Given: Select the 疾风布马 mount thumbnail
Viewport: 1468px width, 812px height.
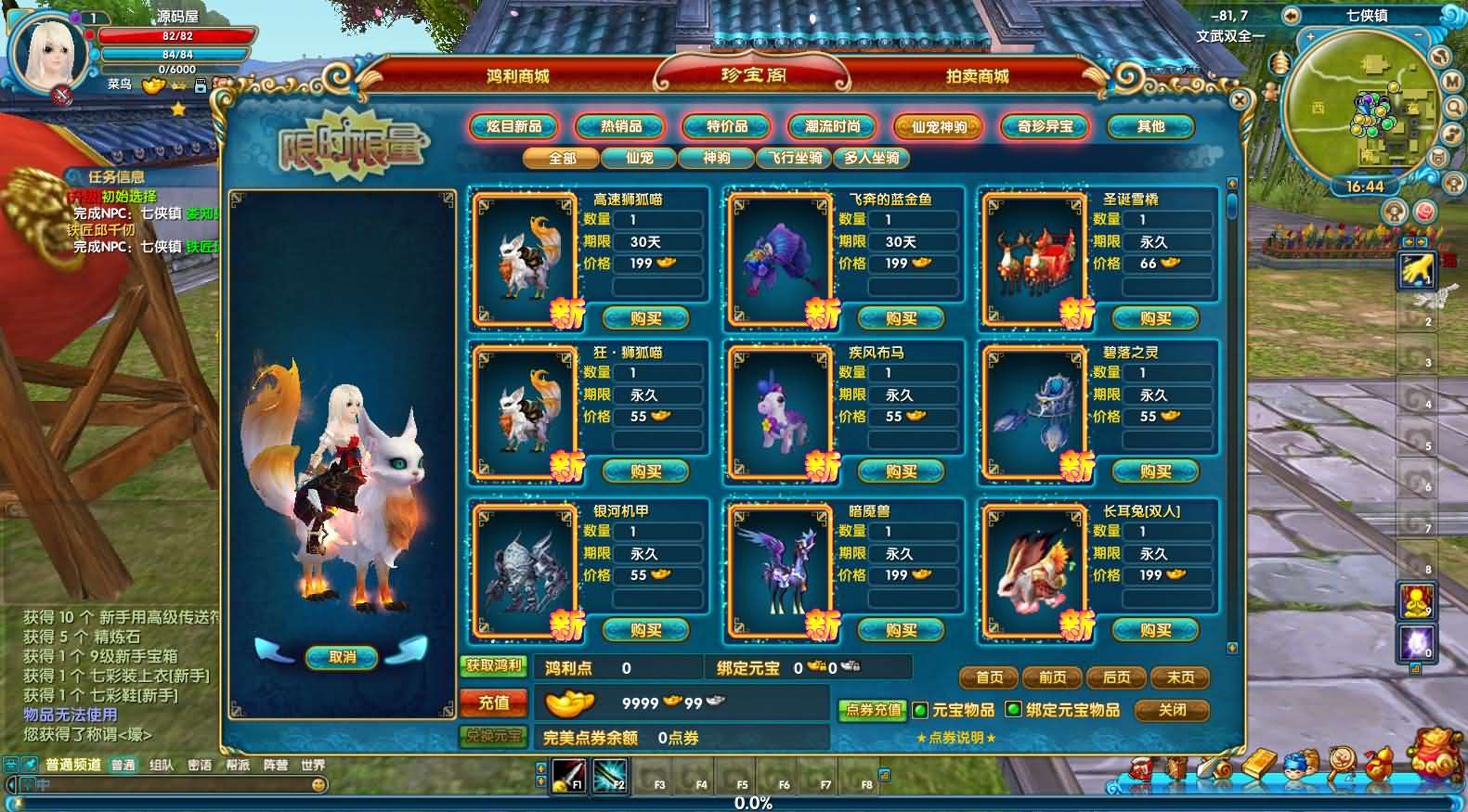Looking at the screenshot, I should (779, 411).
